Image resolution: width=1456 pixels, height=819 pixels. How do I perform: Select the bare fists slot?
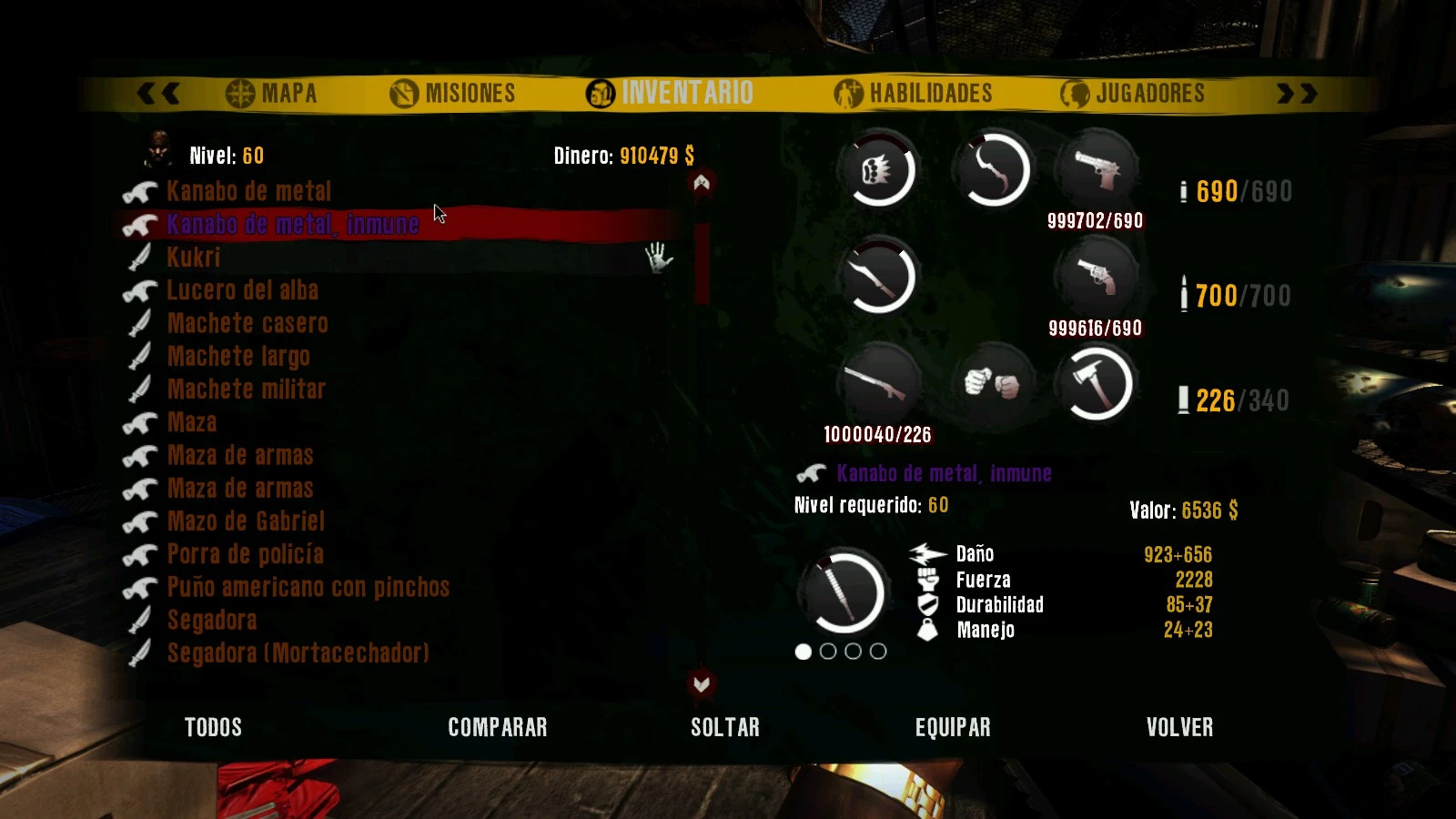992,385
